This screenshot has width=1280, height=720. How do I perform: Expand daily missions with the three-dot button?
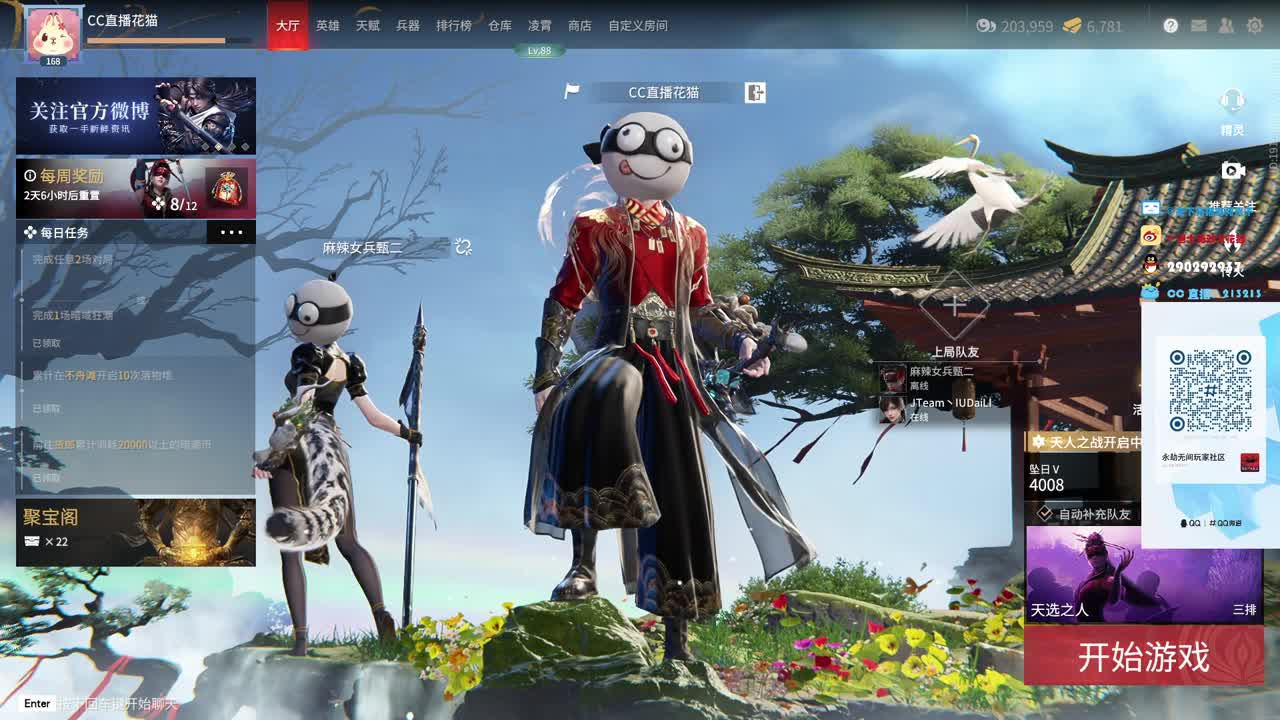click(231, 233)
